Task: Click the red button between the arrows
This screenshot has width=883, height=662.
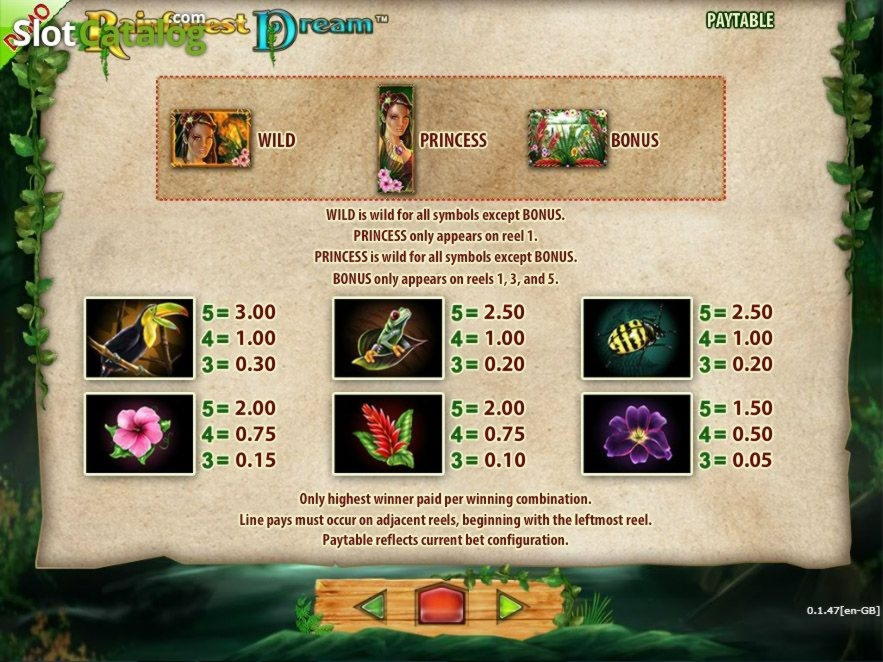Action: pyautogui.click(x=441, y=606)
